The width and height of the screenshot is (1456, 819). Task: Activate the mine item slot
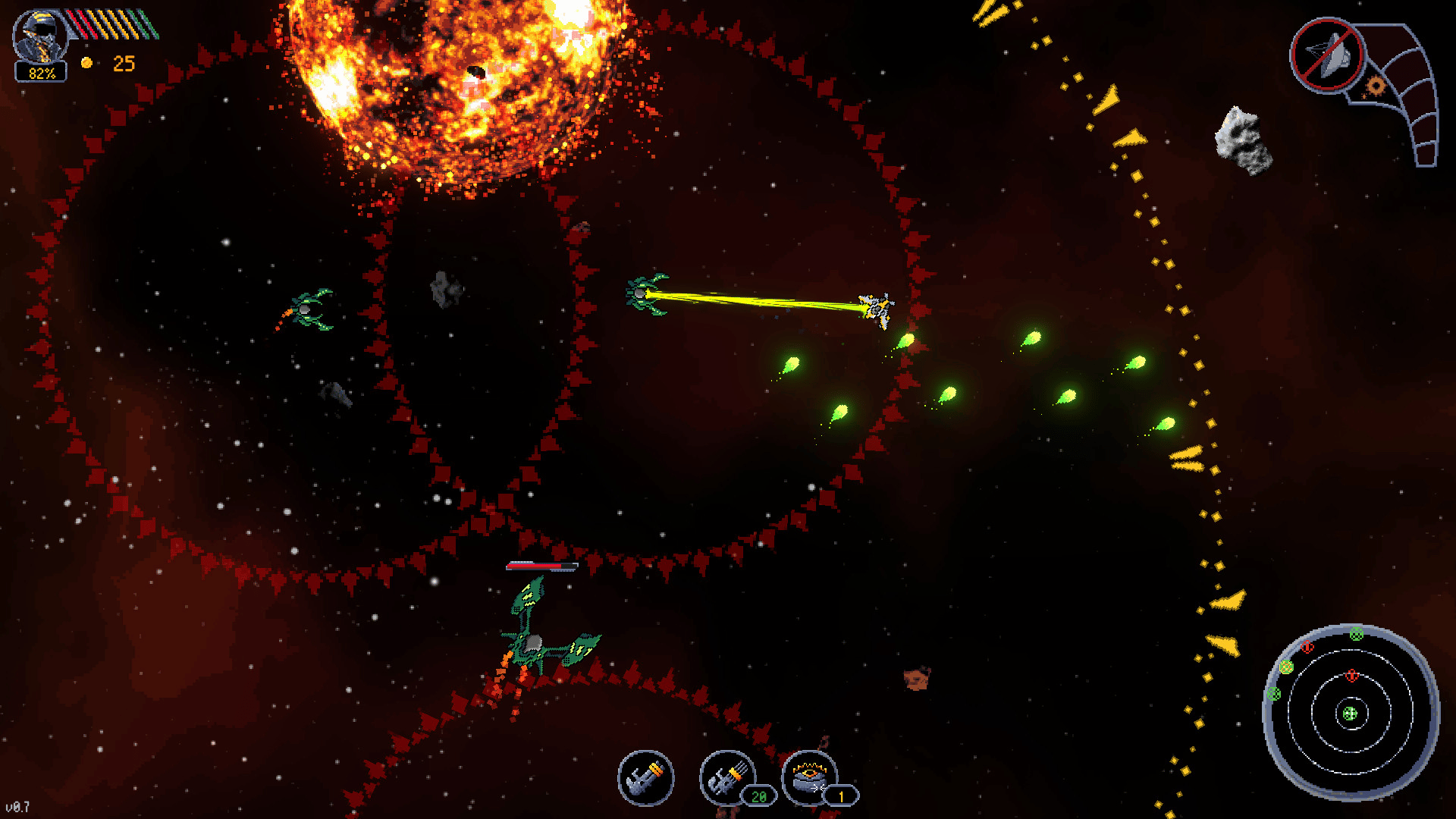[809, 777]
